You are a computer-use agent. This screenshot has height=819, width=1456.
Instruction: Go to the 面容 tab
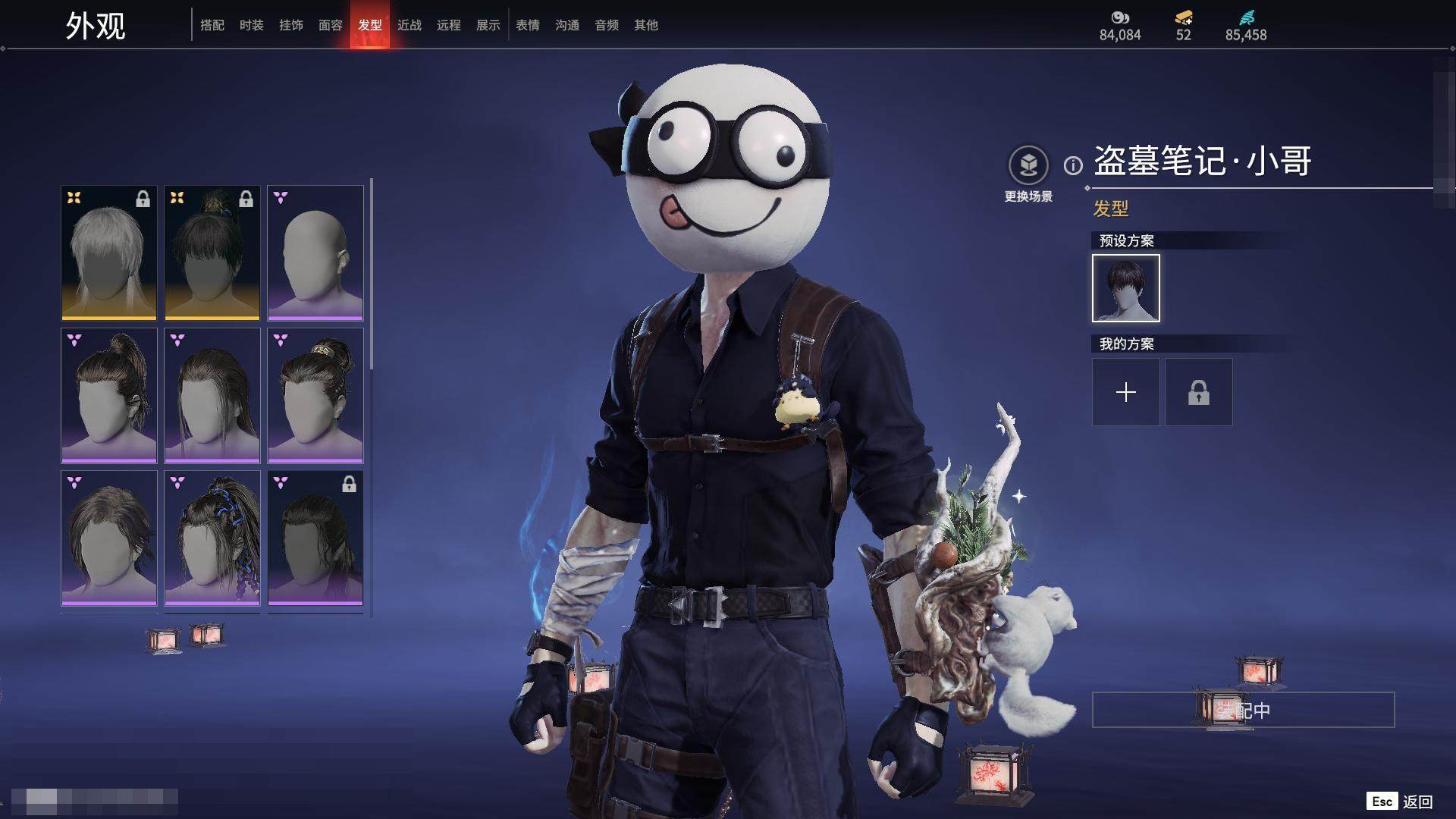click(x=331, y=25)
